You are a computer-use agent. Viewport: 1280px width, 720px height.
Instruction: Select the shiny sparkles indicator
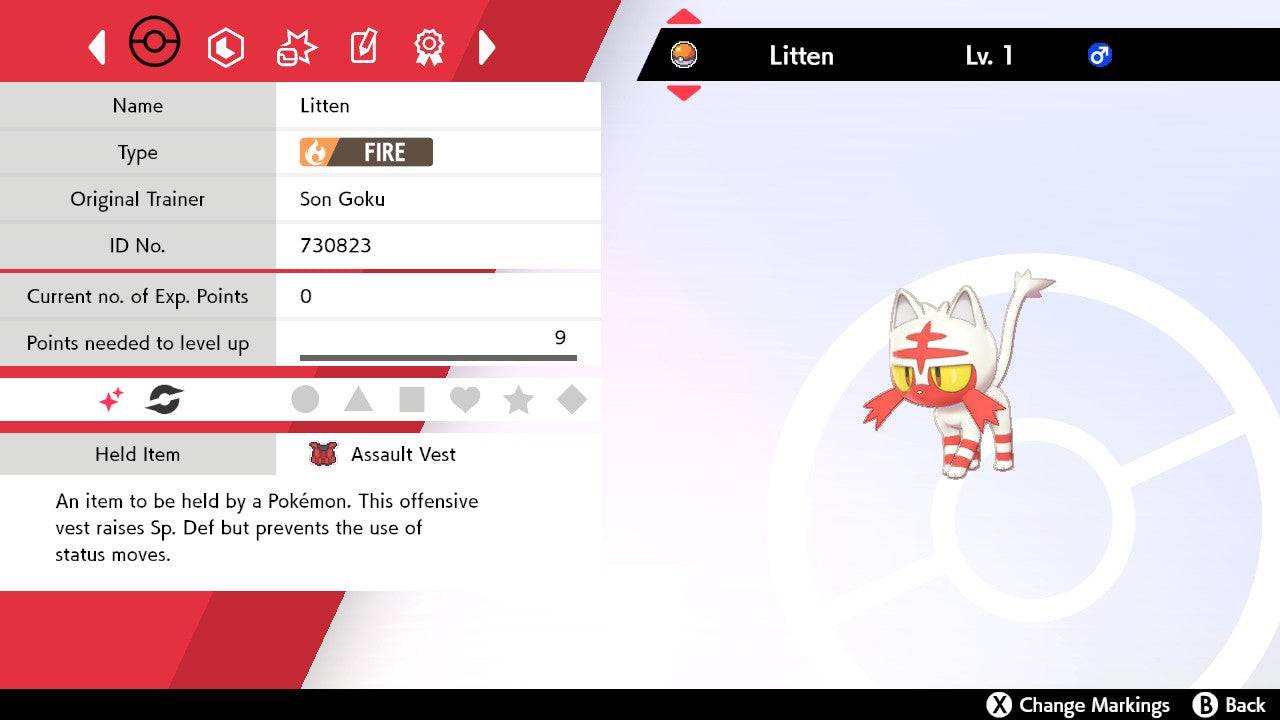click(110, 398)
